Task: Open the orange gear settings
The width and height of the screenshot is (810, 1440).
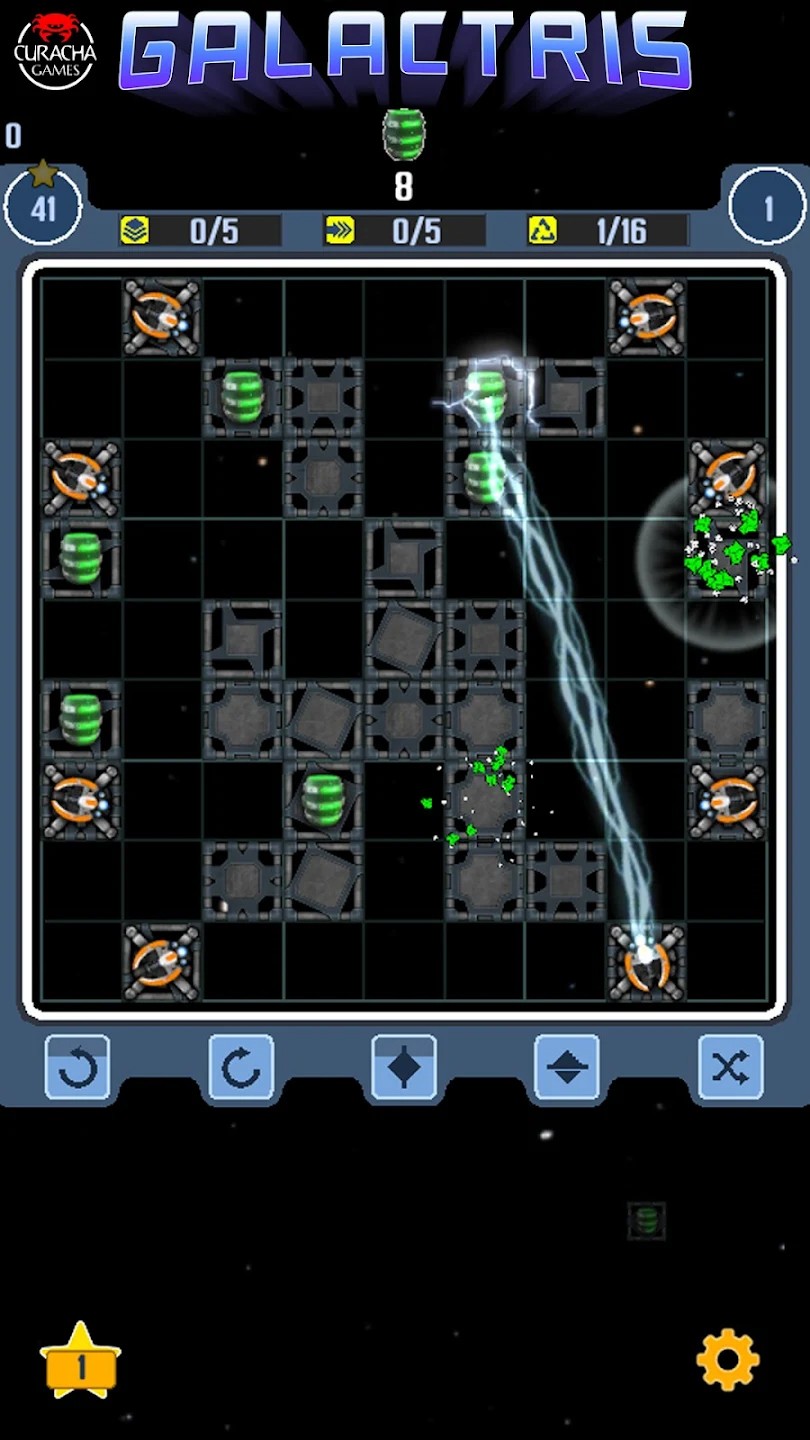Action: pyautogui.click(x=727, y=1359)
